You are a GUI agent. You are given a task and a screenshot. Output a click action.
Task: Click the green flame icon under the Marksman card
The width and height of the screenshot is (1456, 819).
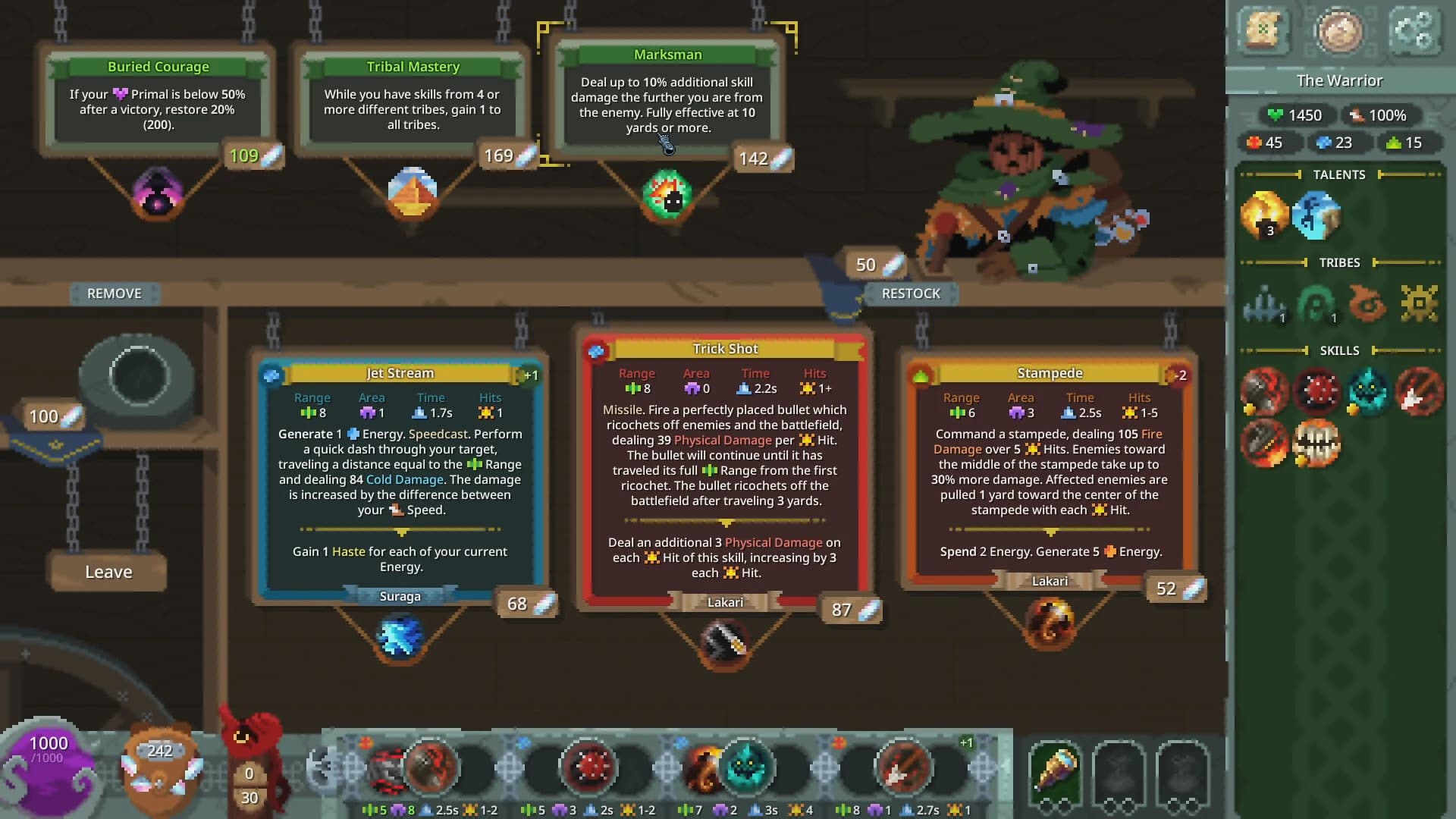(x=666, y=195)
